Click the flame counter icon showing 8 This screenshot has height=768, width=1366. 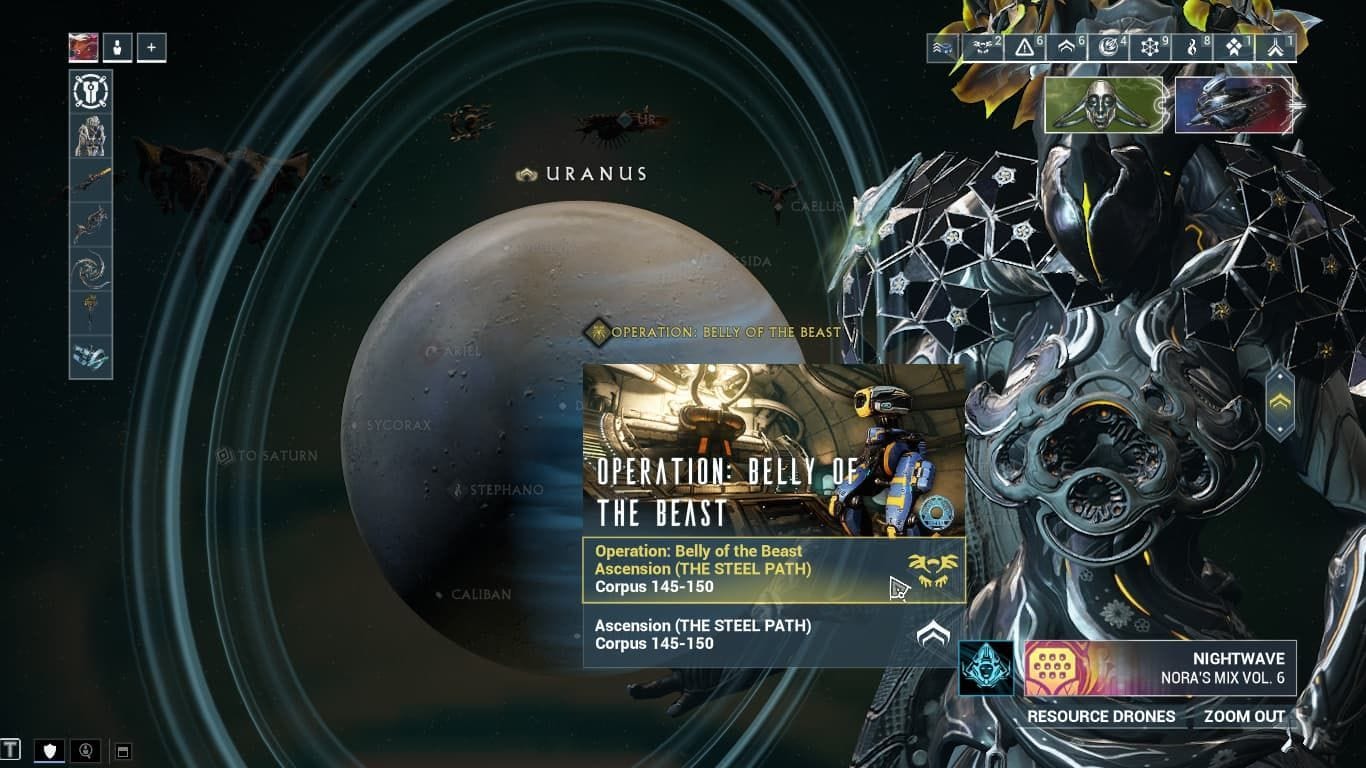pos(1192,46)
